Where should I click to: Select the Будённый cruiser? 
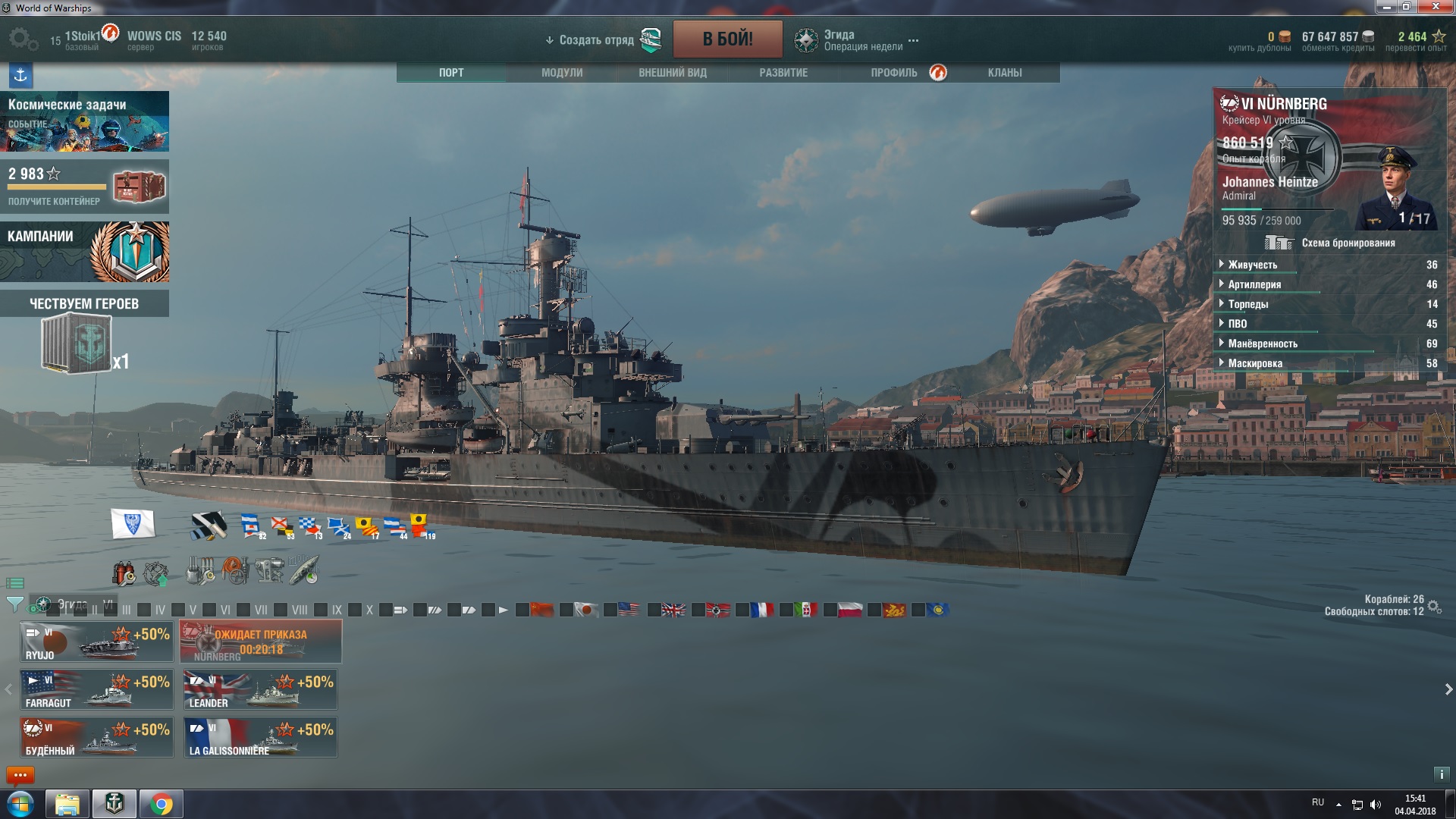pos(96,737)
